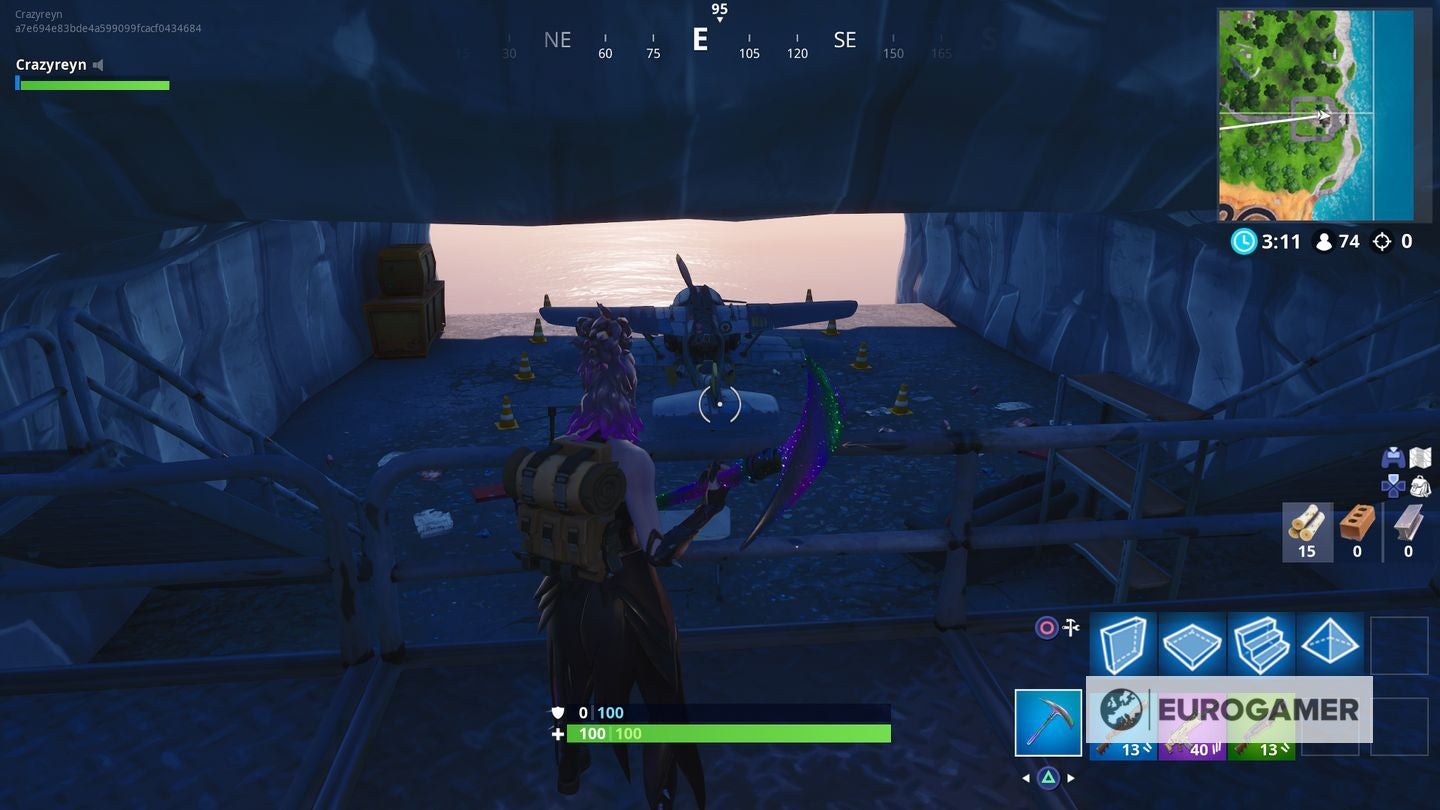Image resolution: width=1440 pixels, height=810 pixels.
Task: Click the eliminations crosshair icon
Action: click(1381, 241)
